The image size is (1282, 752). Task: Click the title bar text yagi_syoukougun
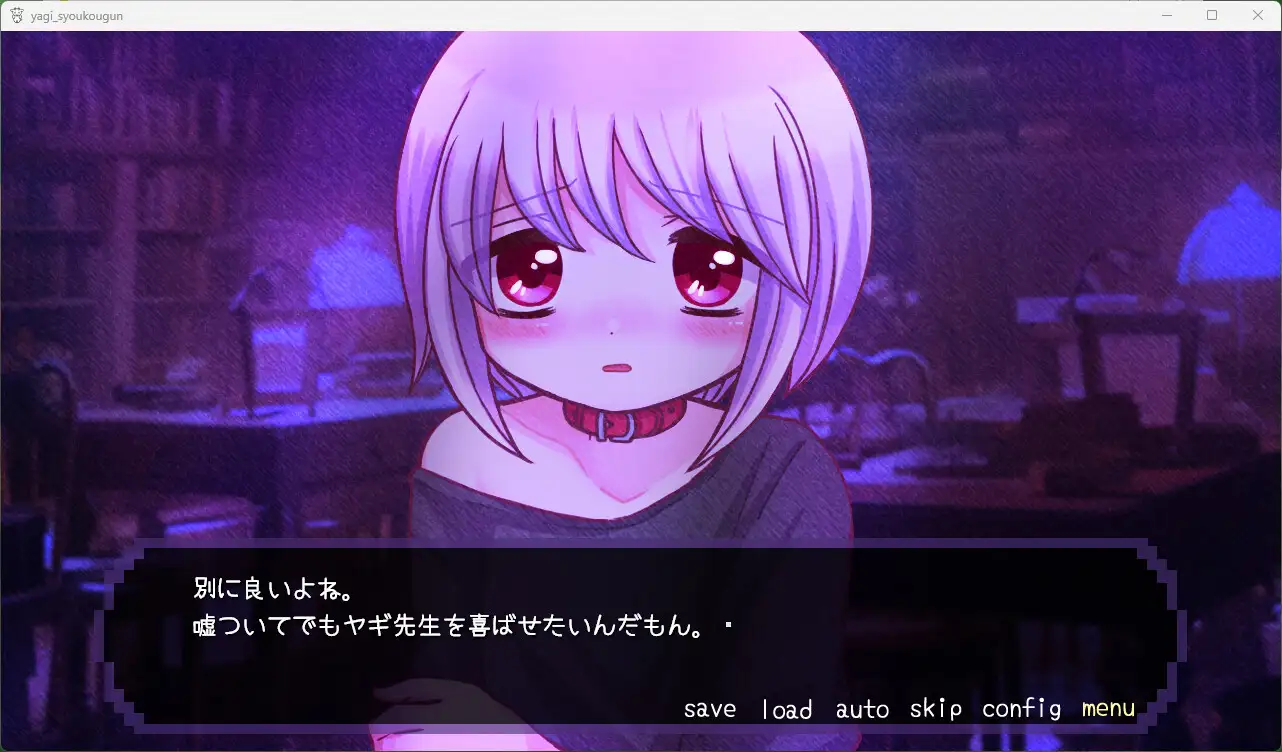click(x=76, y=15)
